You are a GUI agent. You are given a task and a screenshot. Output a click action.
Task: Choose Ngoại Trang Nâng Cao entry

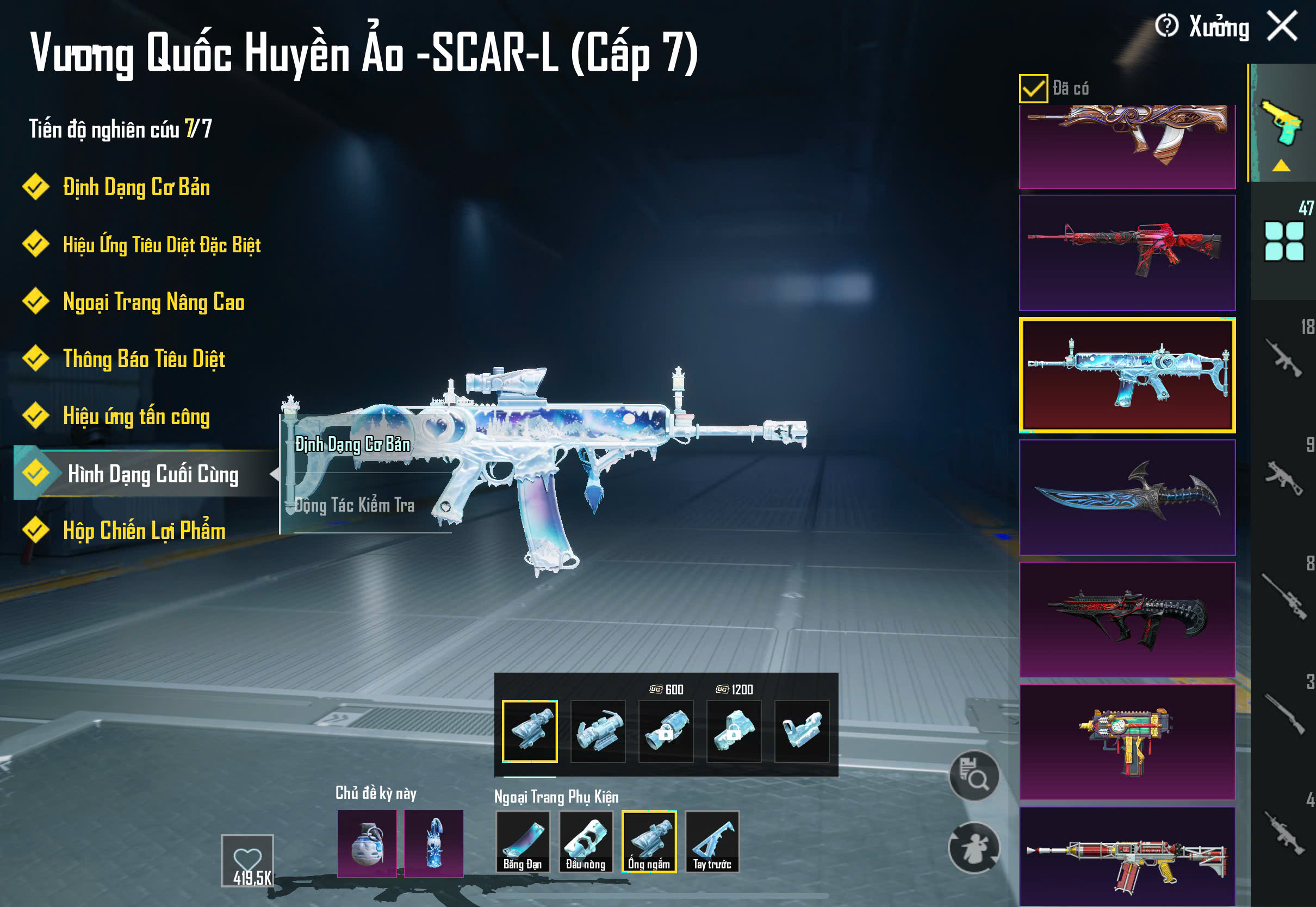point(153,302)
